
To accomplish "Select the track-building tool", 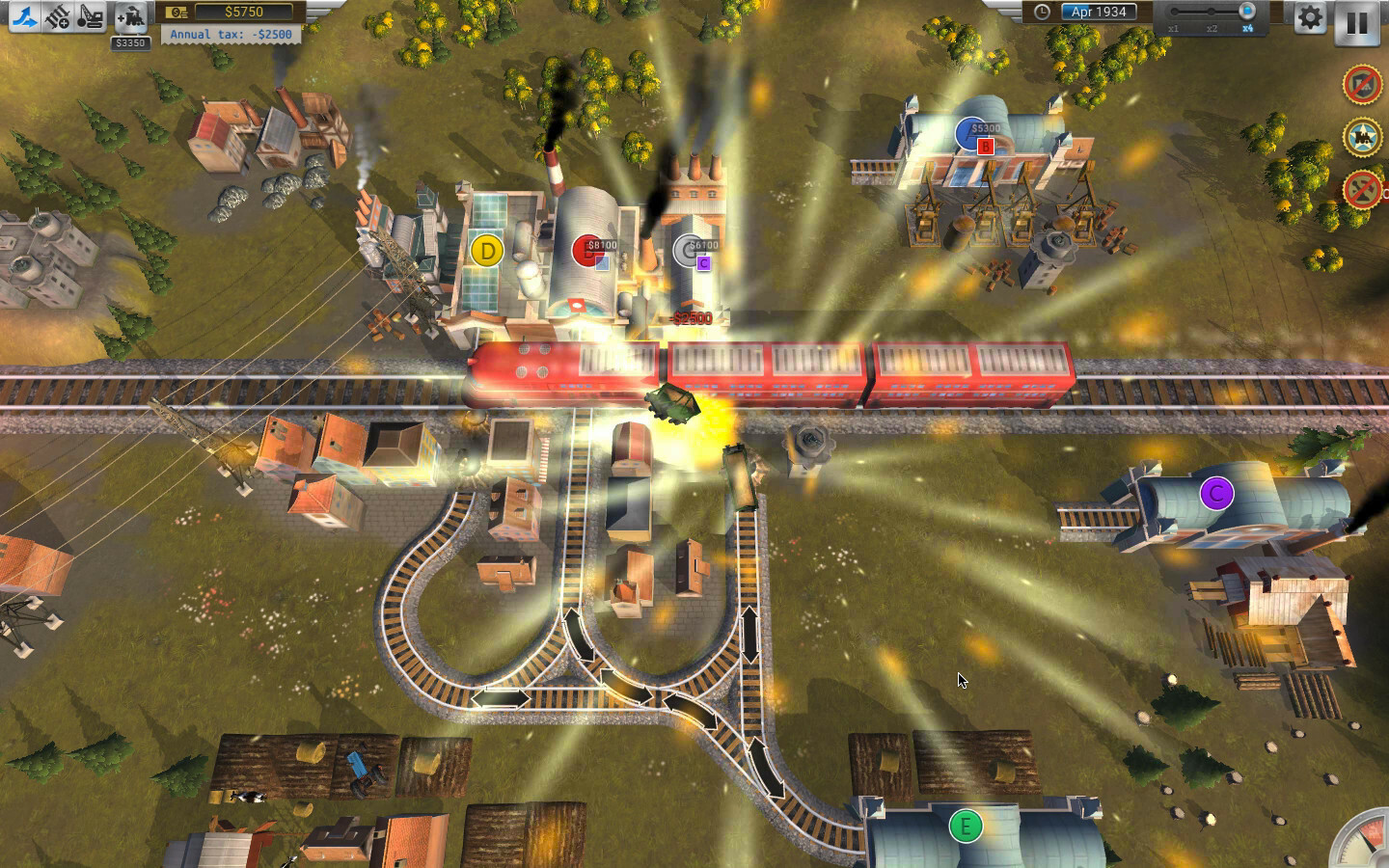I will 24,14.
